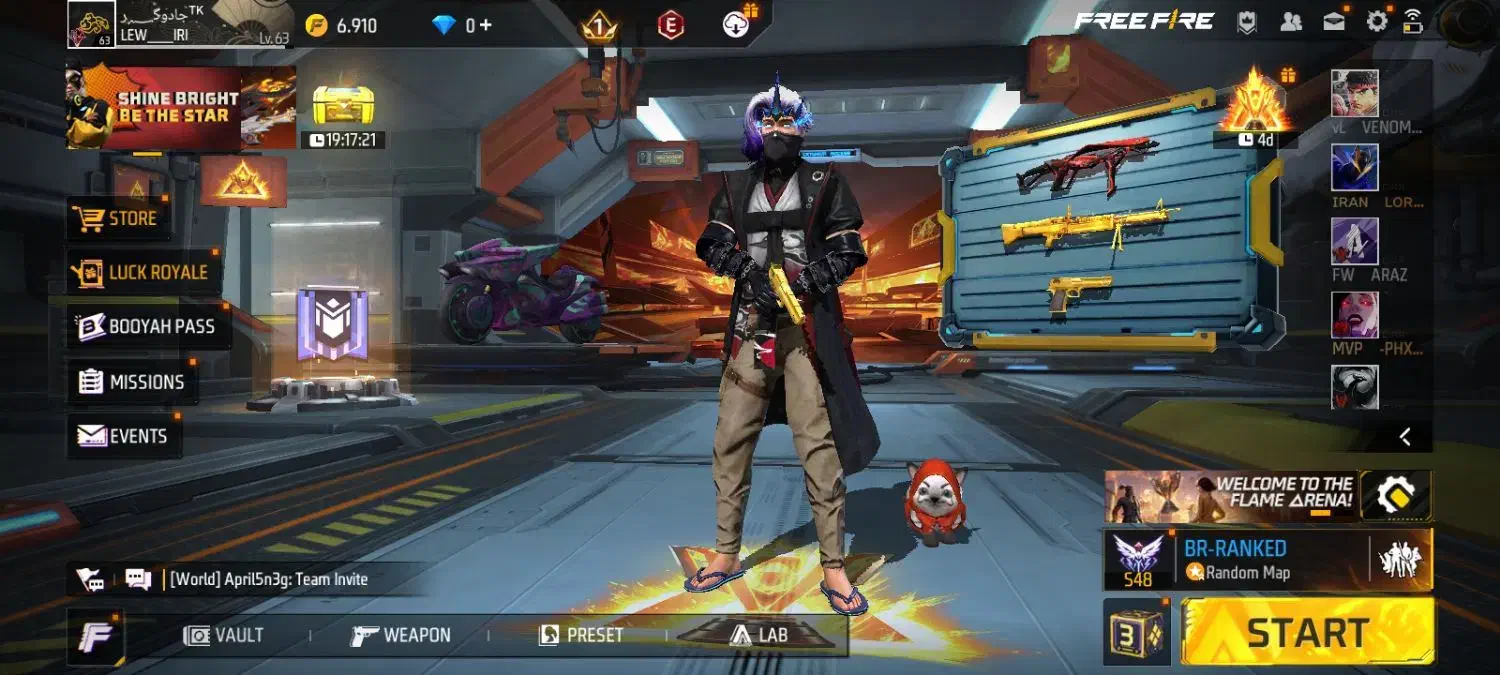Open the player profile avatar
Viewport: 1500px width, 675px height.
(x=90, y=24)
